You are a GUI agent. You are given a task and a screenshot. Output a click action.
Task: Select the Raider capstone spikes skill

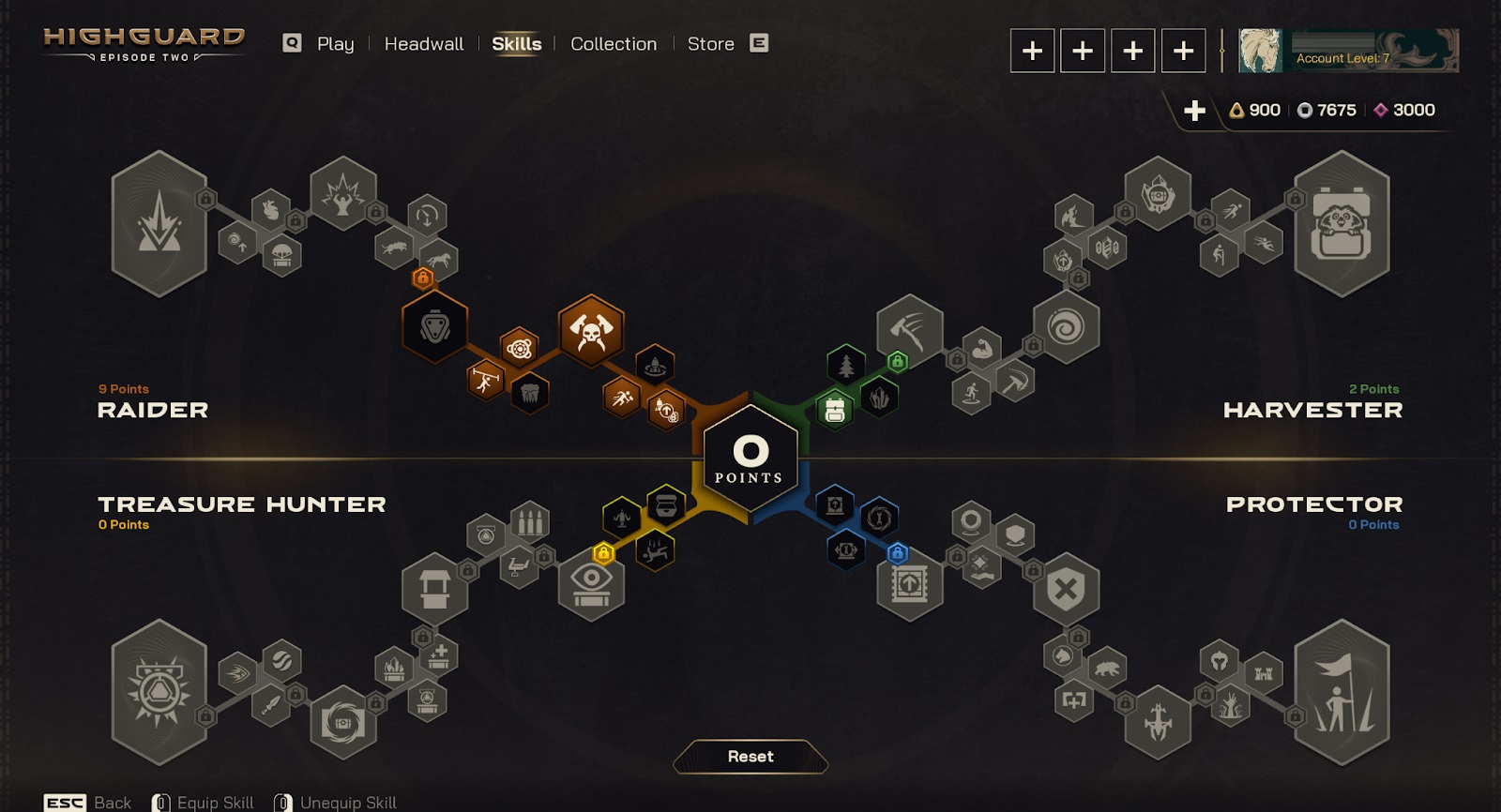click(159, 225)
